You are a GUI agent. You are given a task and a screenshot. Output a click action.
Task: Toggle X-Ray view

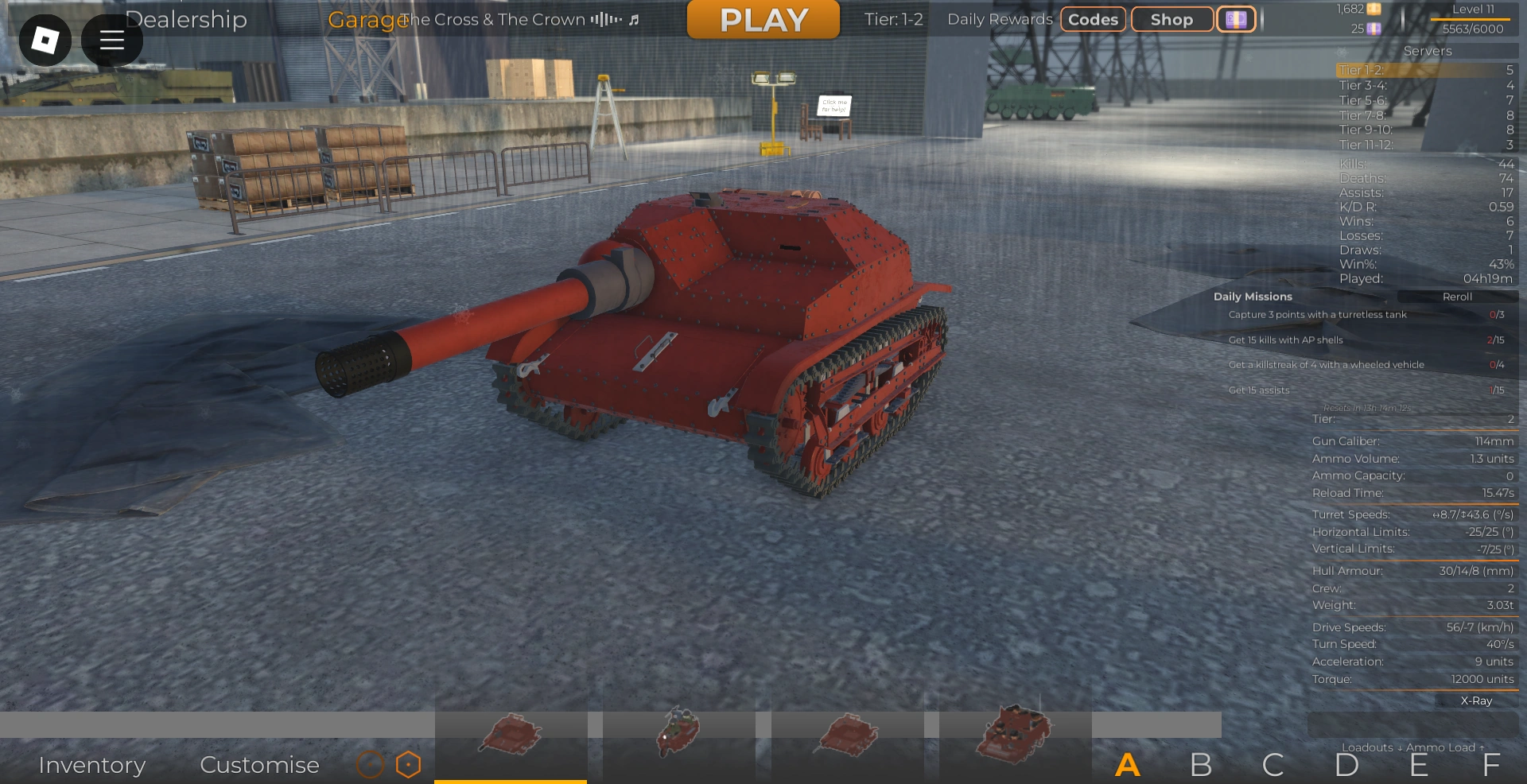click(1477, 701)
